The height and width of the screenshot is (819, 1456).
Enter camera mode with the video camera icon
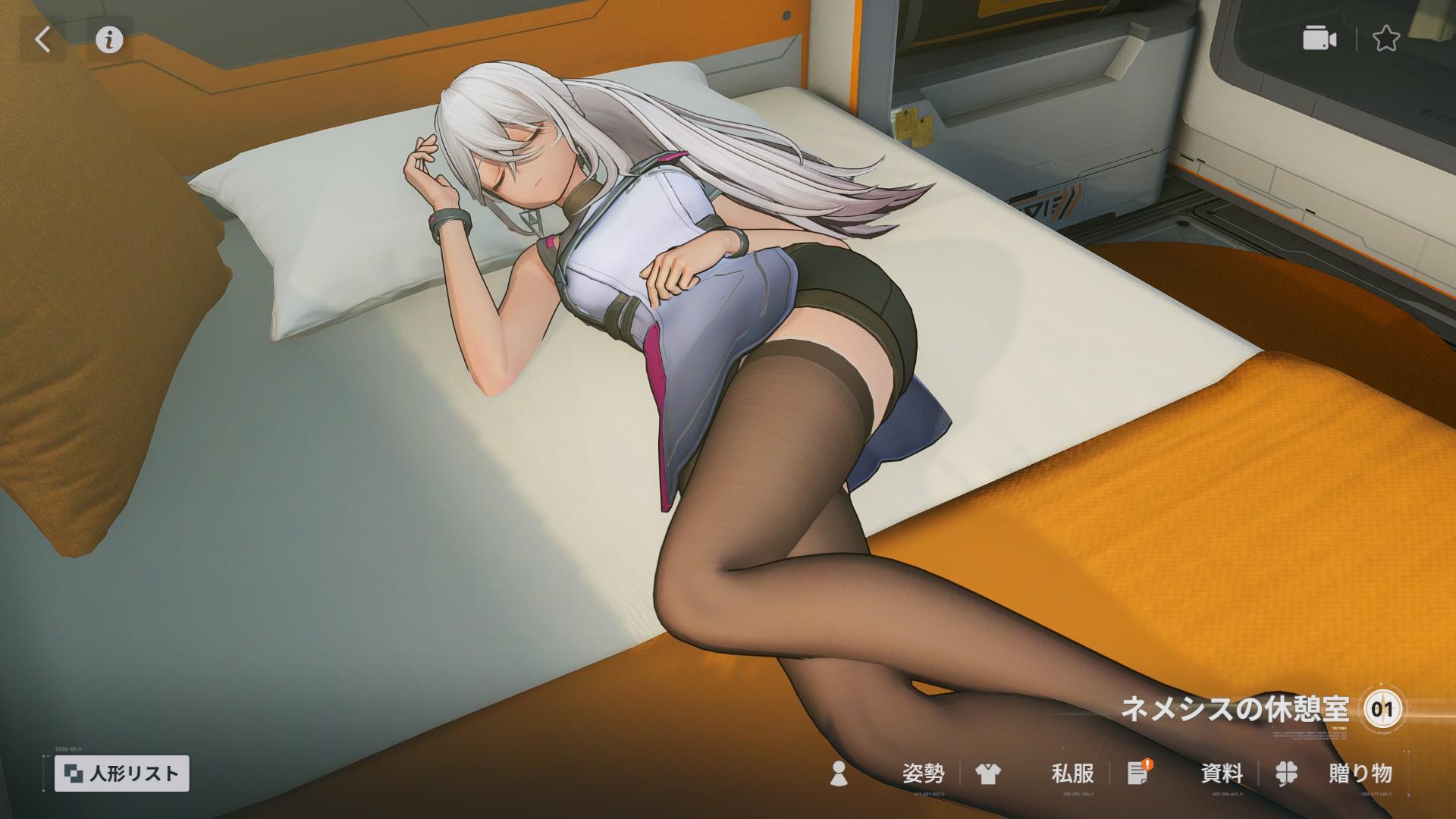tap(1319, 38)
